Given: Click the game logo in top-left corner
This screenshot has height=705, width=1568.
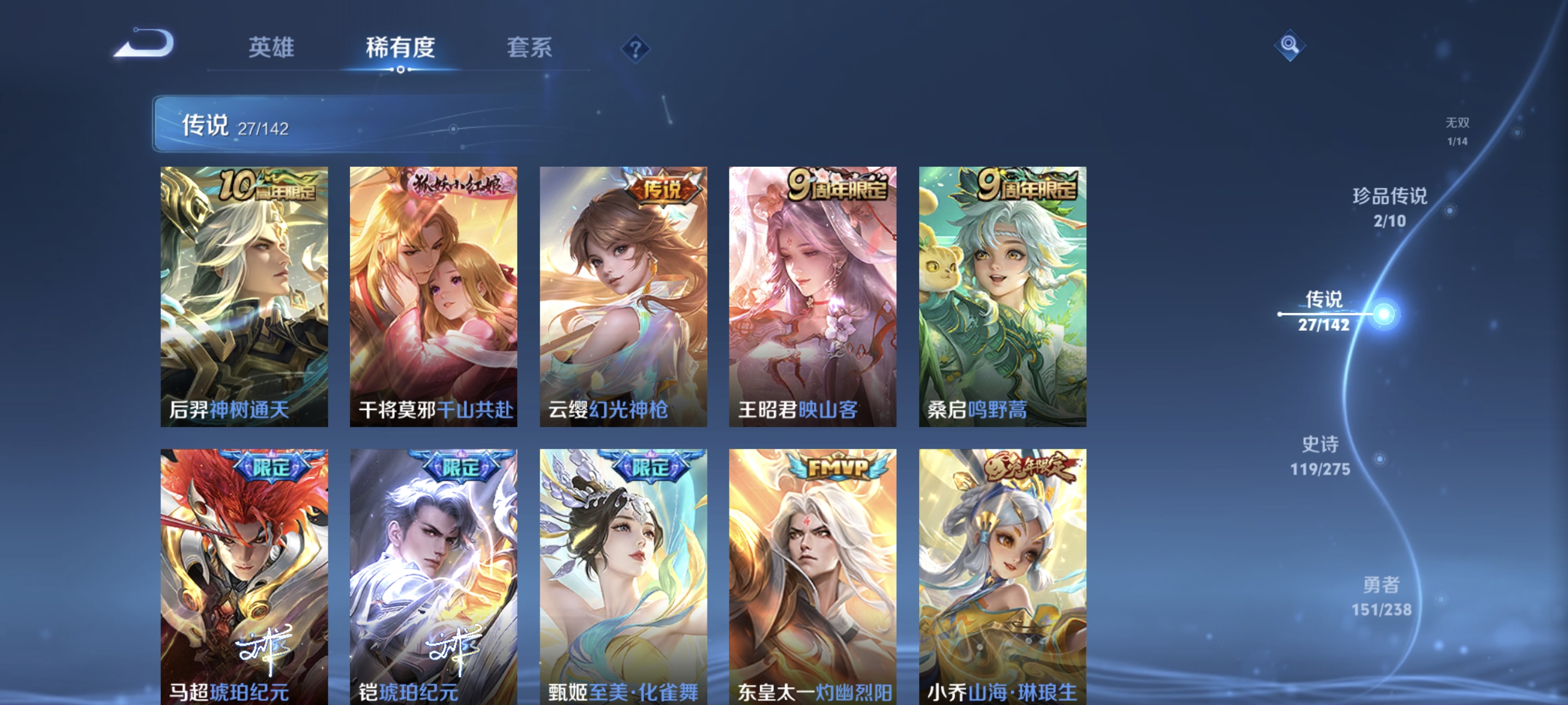Looking at the screenshot, I should point(147,43).
